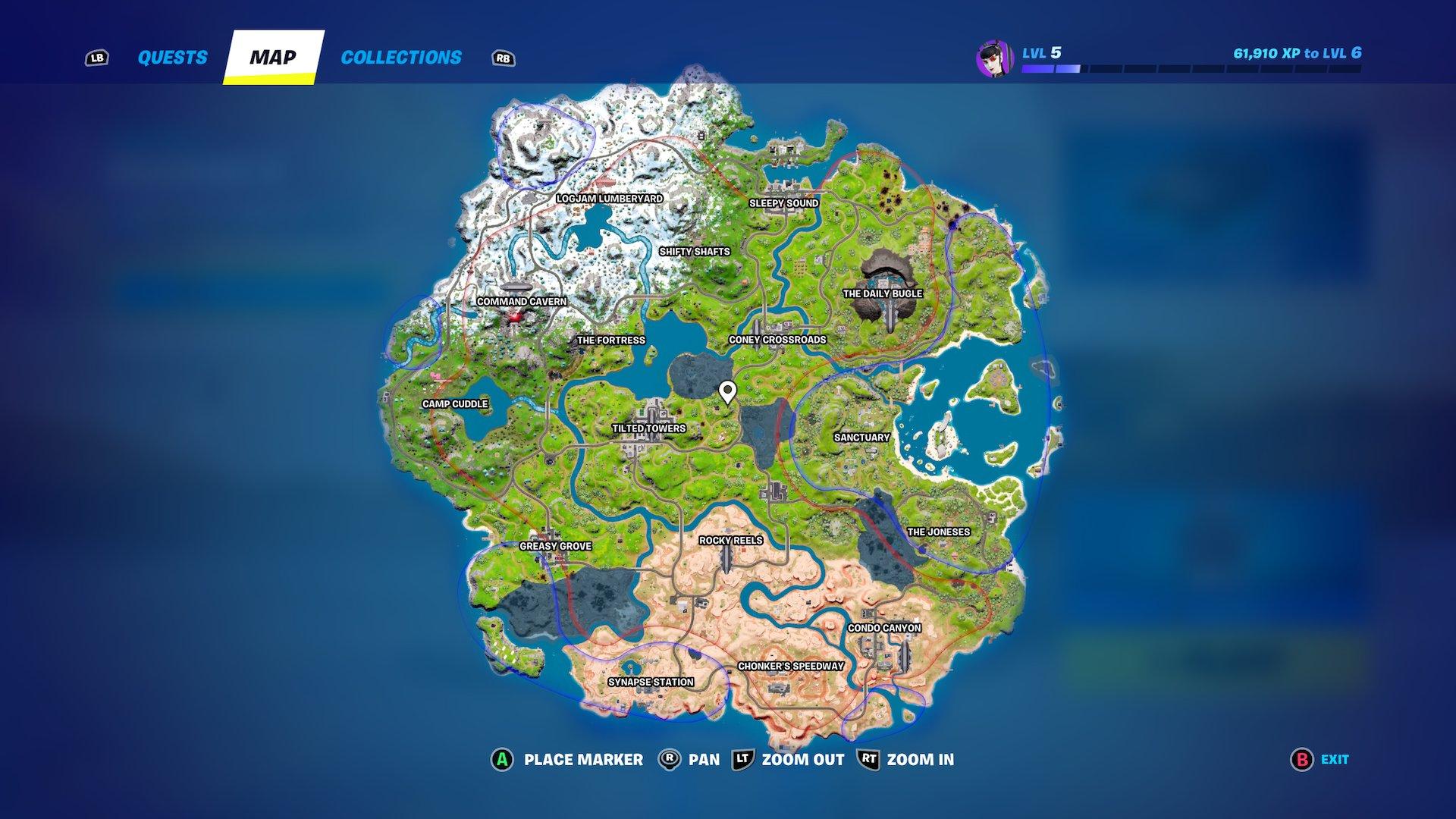The height and width of the screenshot is (819, 1456).
Task: Click the Sleepy Sound location label
Action: pos(783,202)
